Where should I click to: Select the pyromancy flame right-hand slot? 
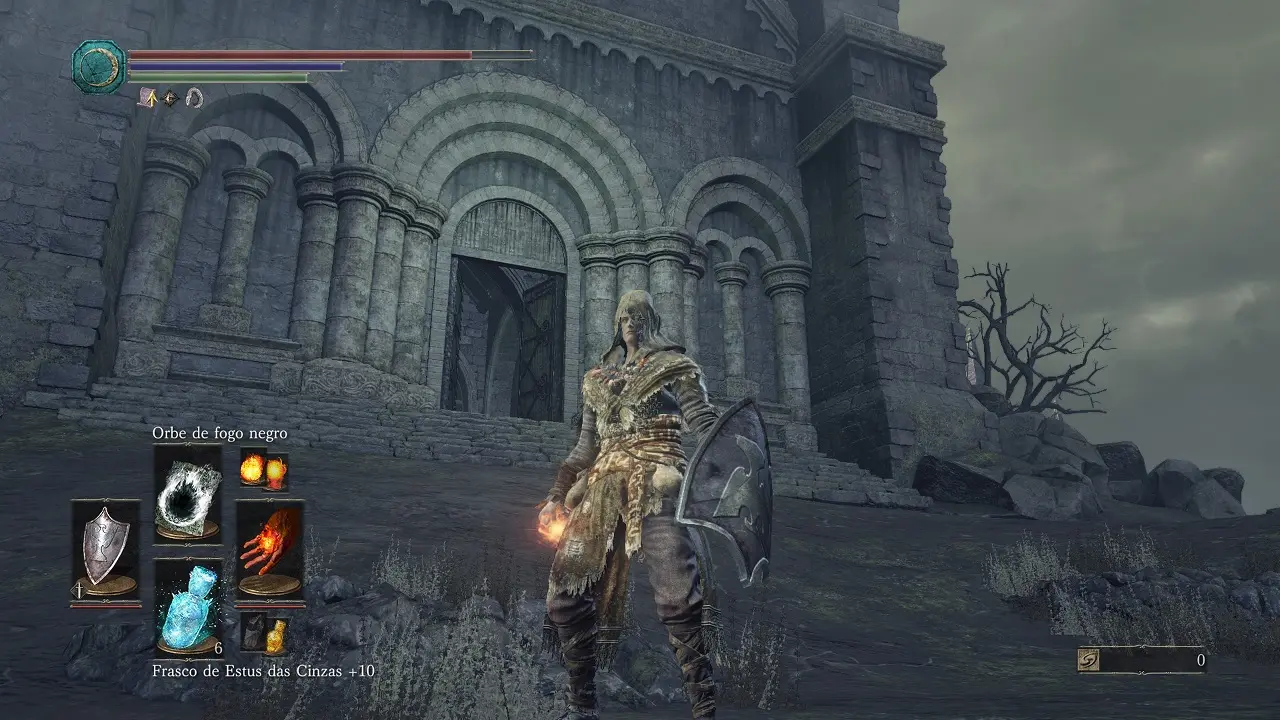pos(269,550)
